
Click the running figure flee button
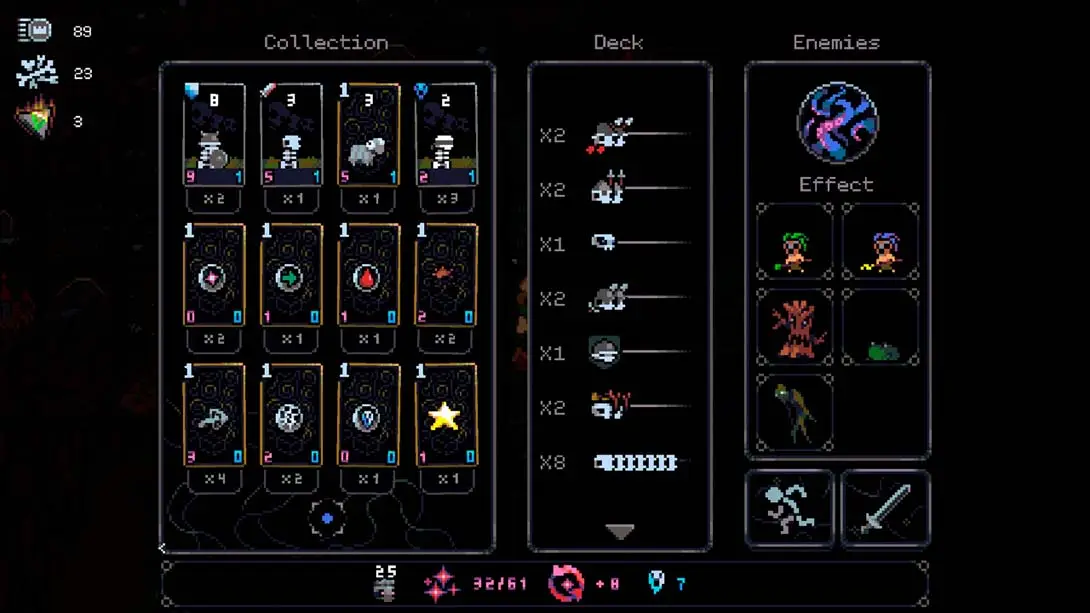click(789, 508)
